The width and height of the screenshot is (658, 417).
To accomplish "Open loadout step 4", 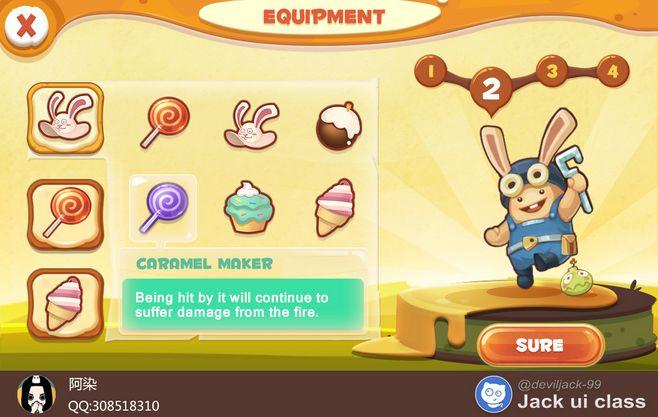I will click(x=612, y=71).
